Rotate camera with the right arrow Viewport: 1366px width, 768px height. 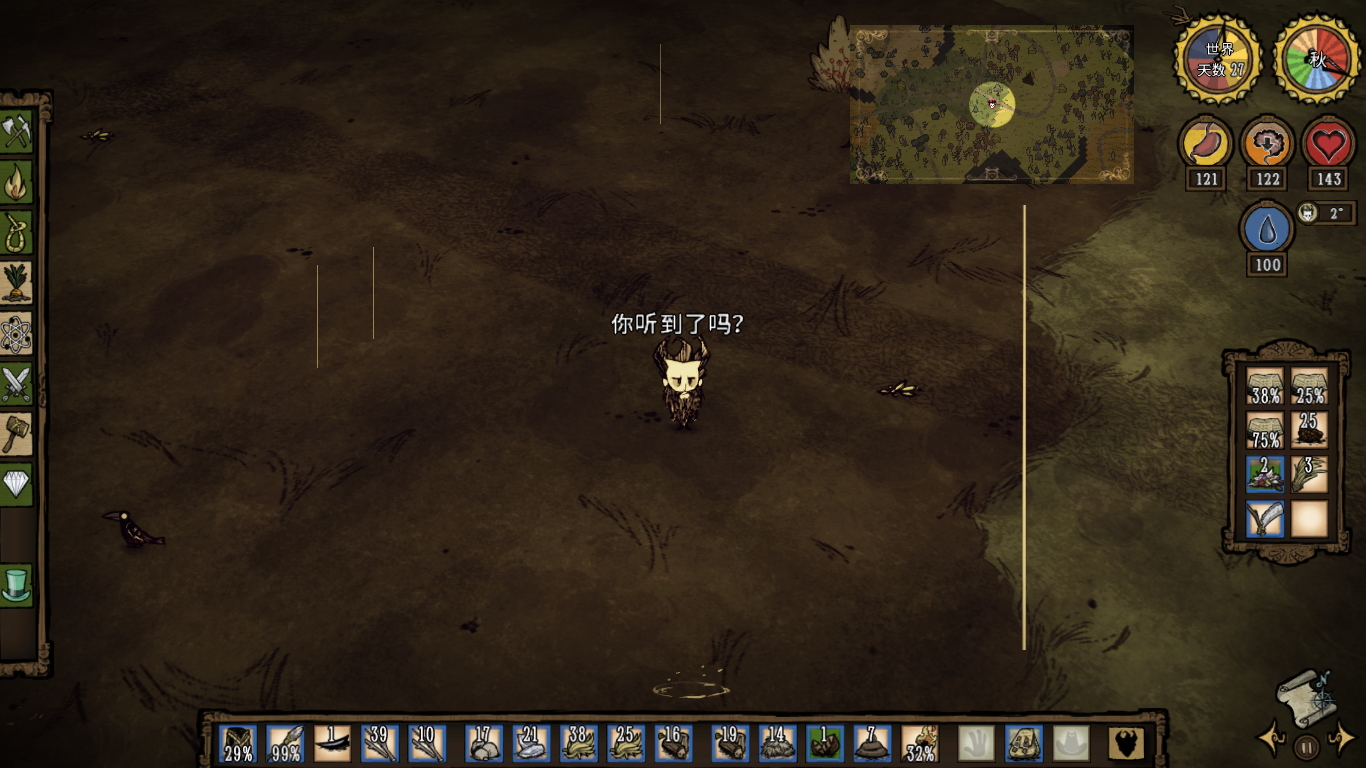coord(1341,740)
